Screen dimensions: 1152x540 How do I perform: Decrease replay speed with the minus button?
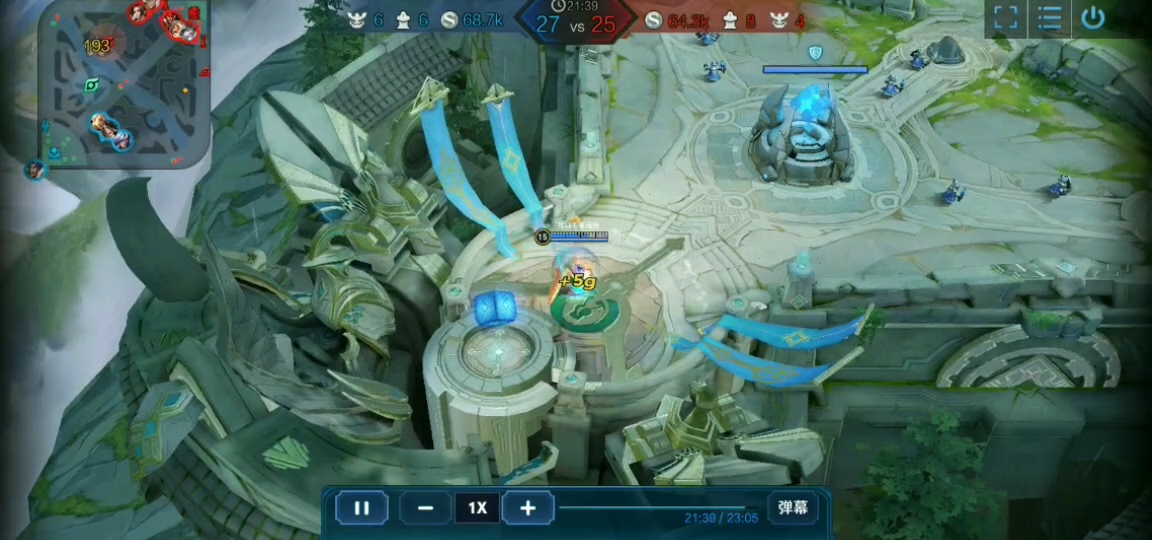coord(426,508)
